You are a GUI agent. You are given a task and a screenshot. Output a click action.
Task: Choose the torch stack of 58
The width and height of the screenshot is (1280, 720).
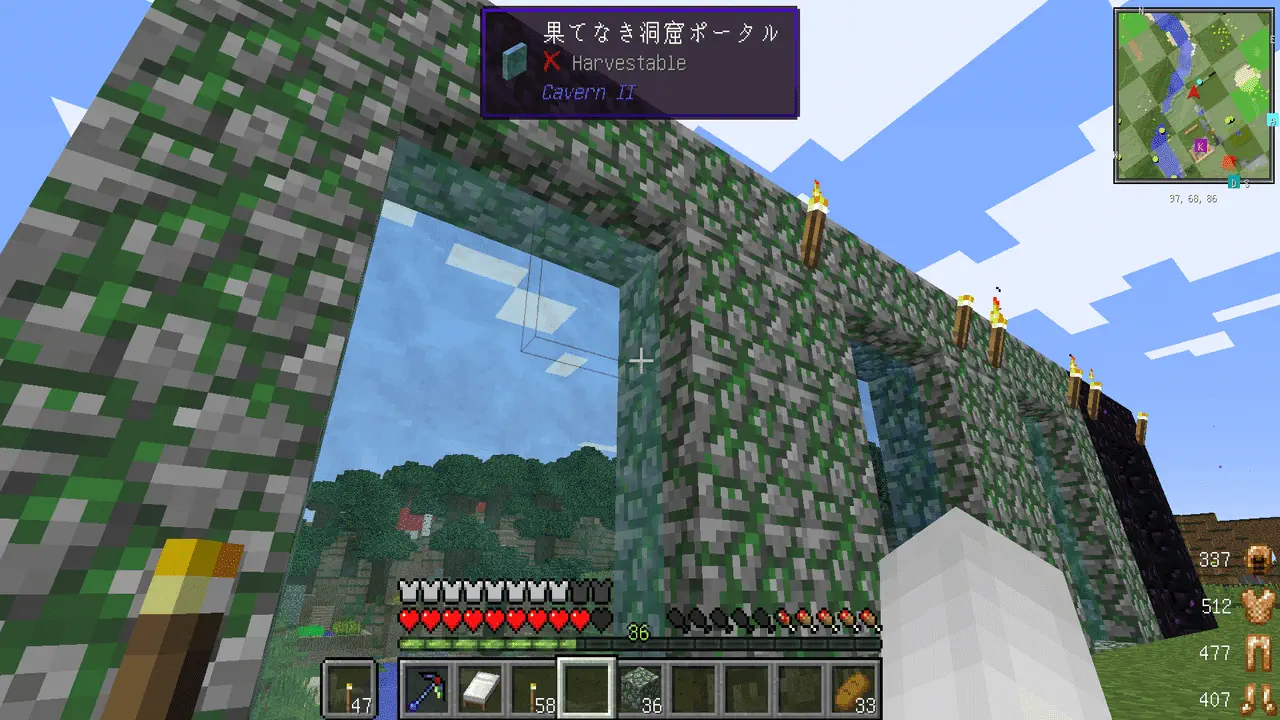[x=533, y=687]
